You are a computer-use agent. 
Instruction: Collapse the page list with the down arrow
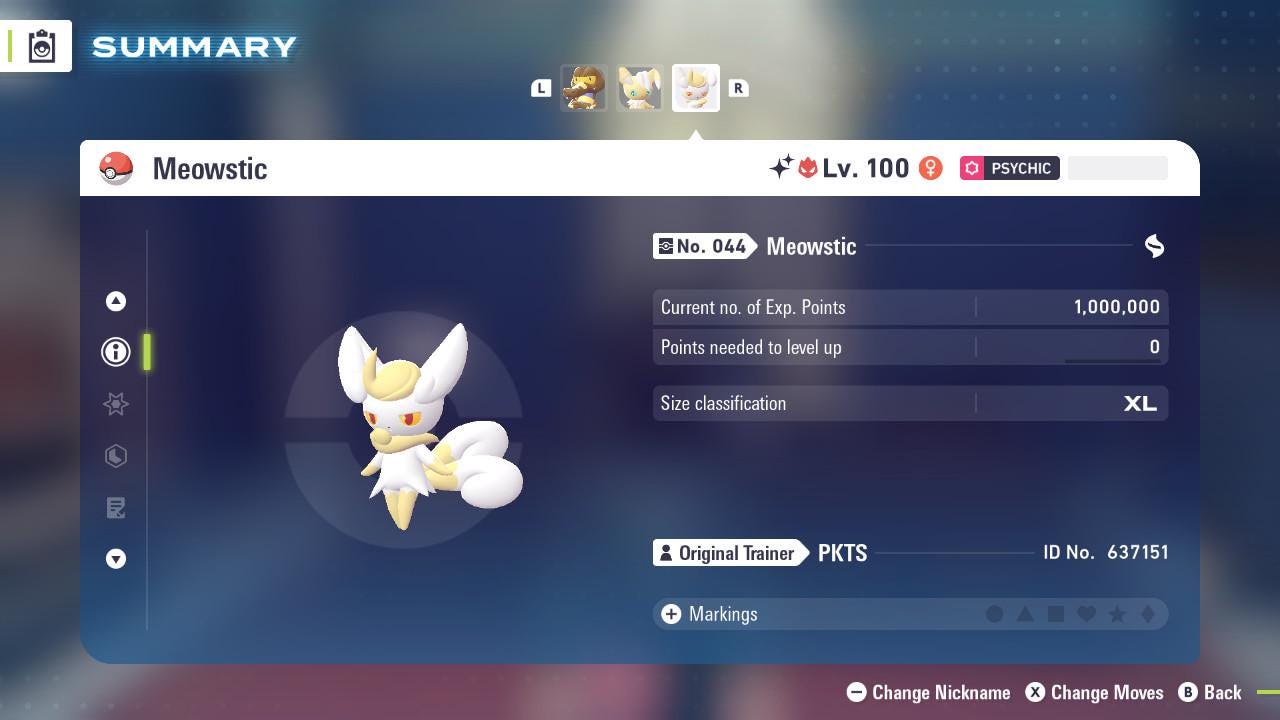[116, 559]
